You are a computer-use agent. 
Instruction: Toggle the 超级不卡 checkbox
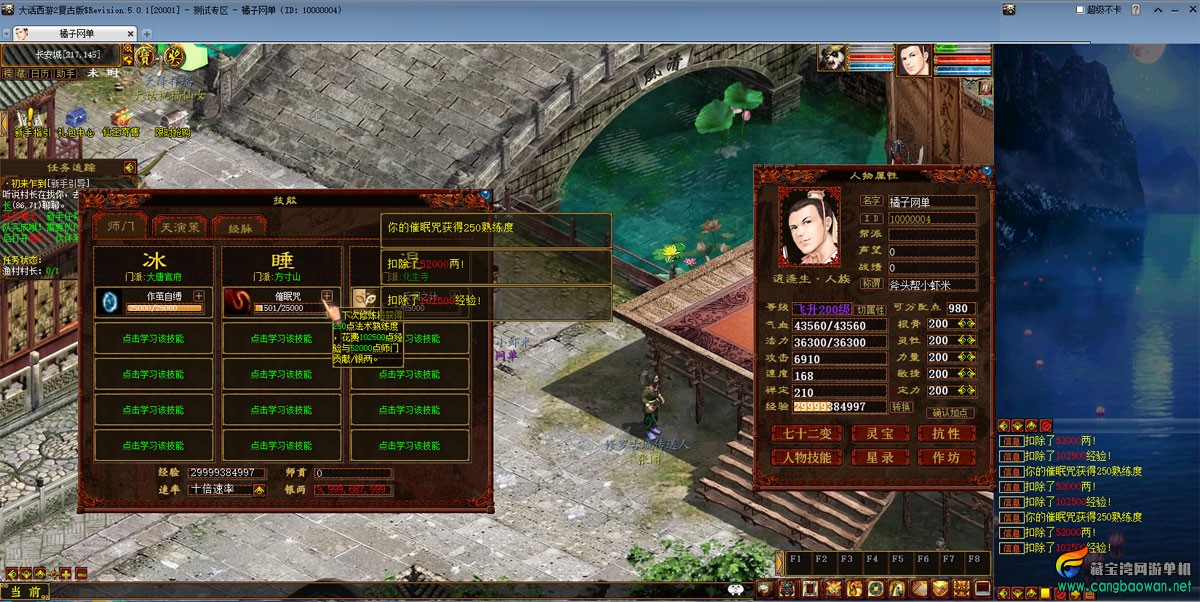(x=1080, y=9)
